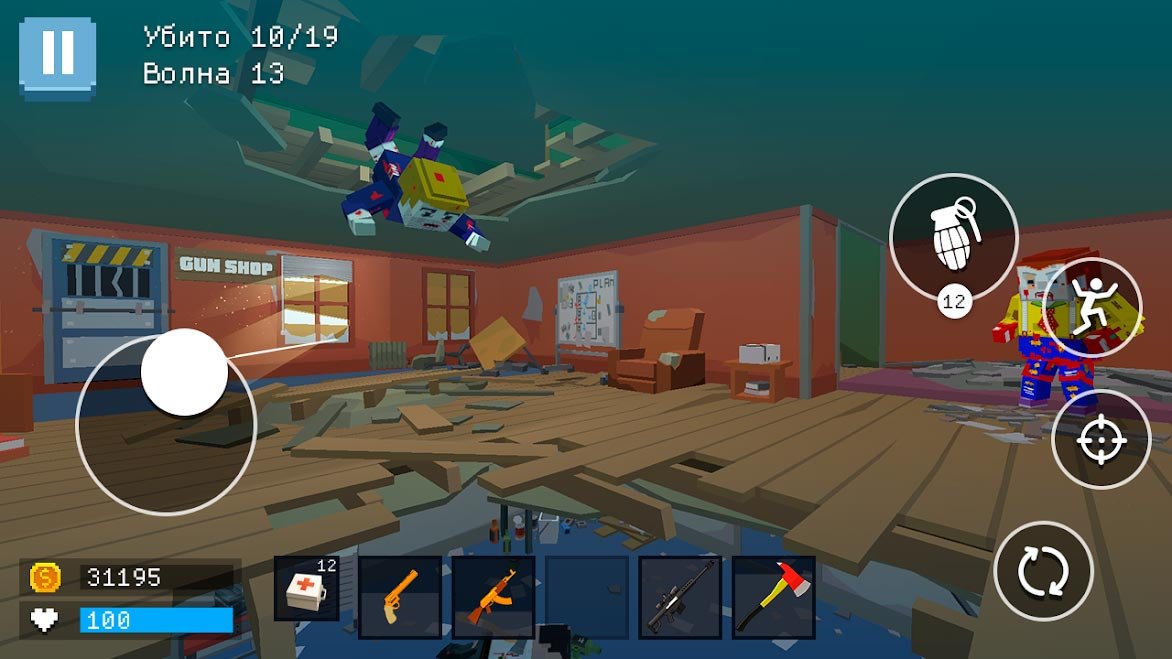Tap the crosshair aim button

pos(1101,440)
